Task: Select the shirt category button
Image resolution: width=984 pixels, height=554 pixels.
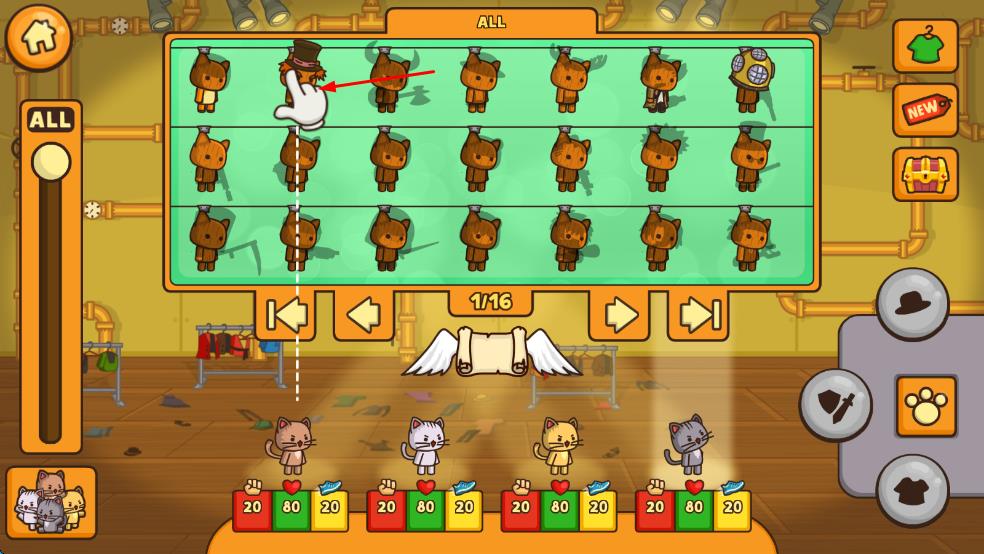Action: click(x=912, y=490)
